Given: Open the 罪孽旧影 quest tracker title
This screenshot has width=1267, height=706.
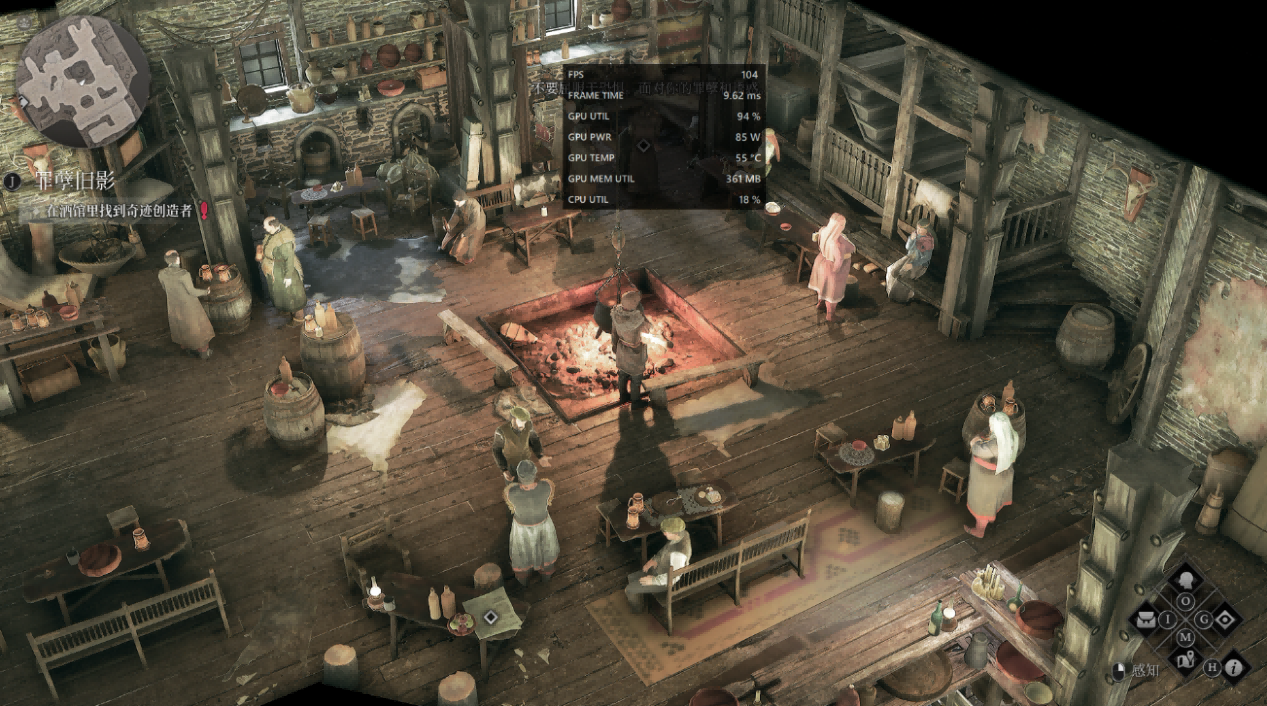Looking at the screenshot, I should point(76,182).
